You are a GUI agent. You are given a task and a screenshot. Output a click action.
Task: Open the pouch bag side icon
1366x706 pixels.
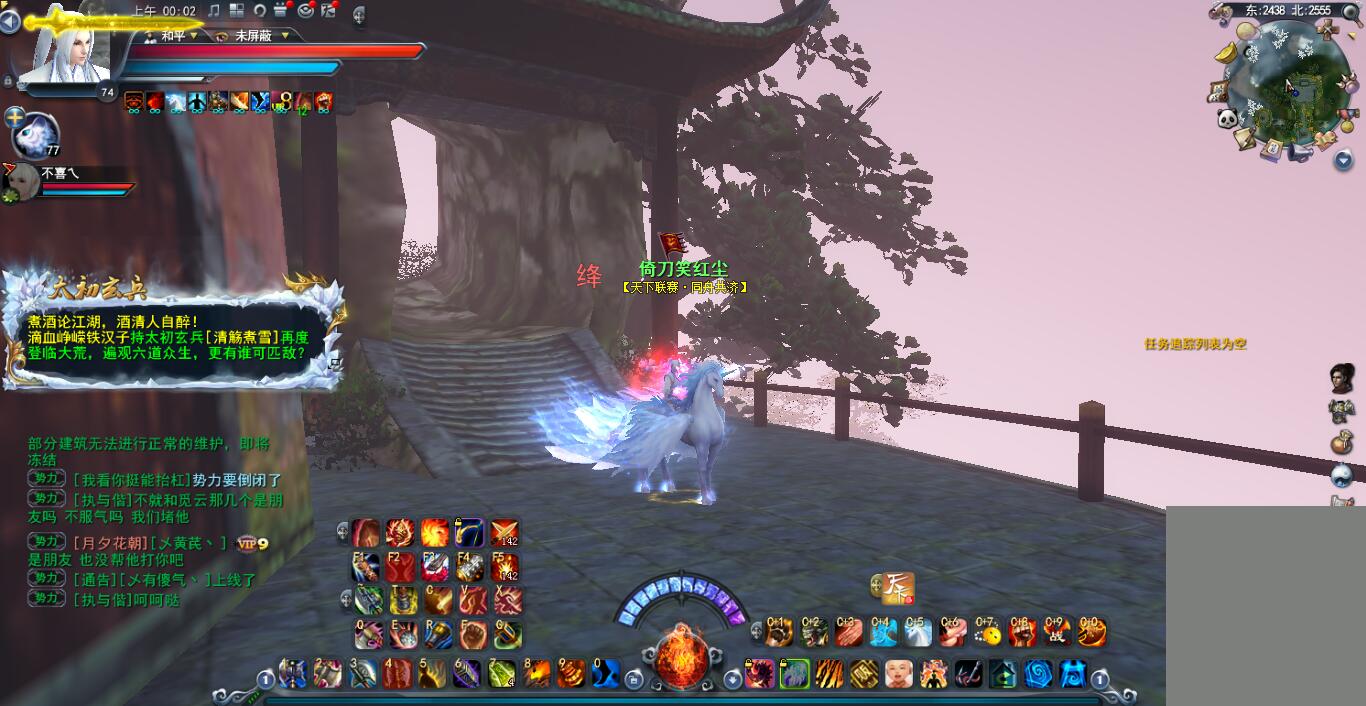(1342, 442)
